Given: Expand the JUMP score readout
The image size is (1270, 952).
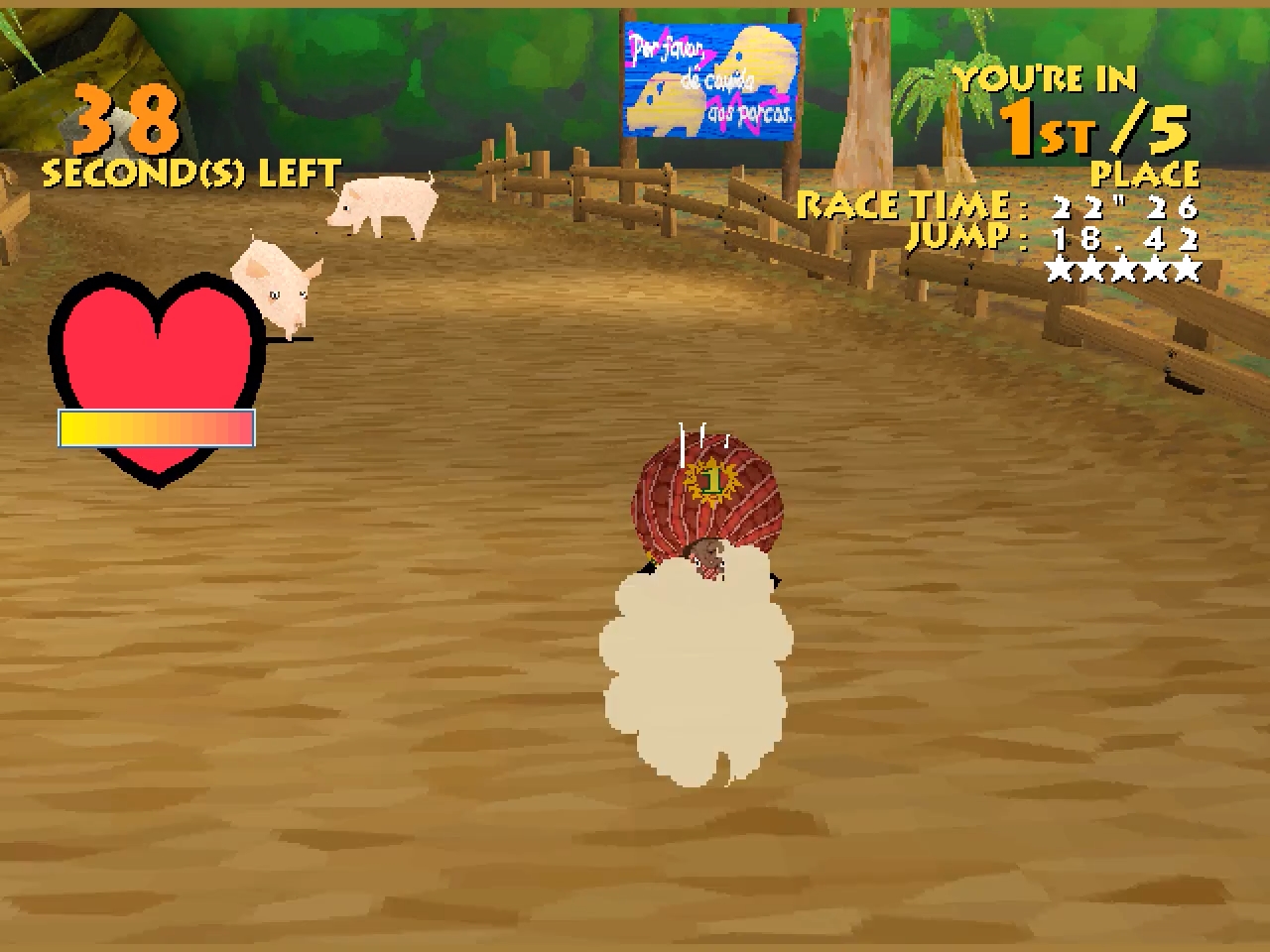Looking at the screenshot, I should tap(1052, 236).
